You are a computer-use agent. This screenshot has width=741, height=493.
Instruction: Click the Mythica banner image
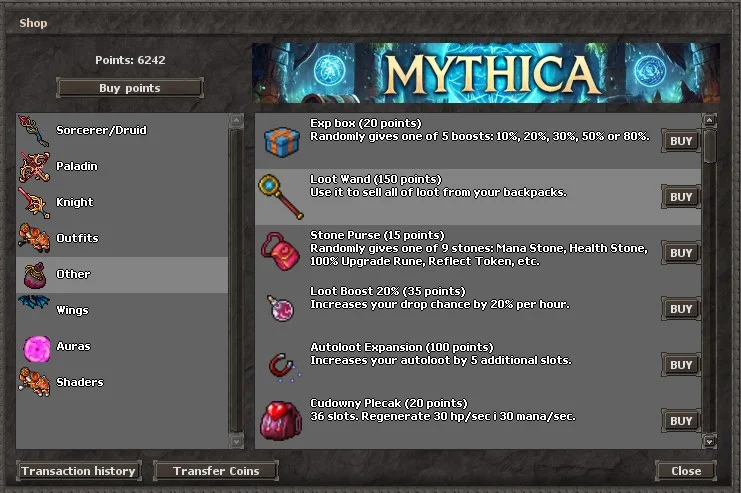tap(485, 73)
